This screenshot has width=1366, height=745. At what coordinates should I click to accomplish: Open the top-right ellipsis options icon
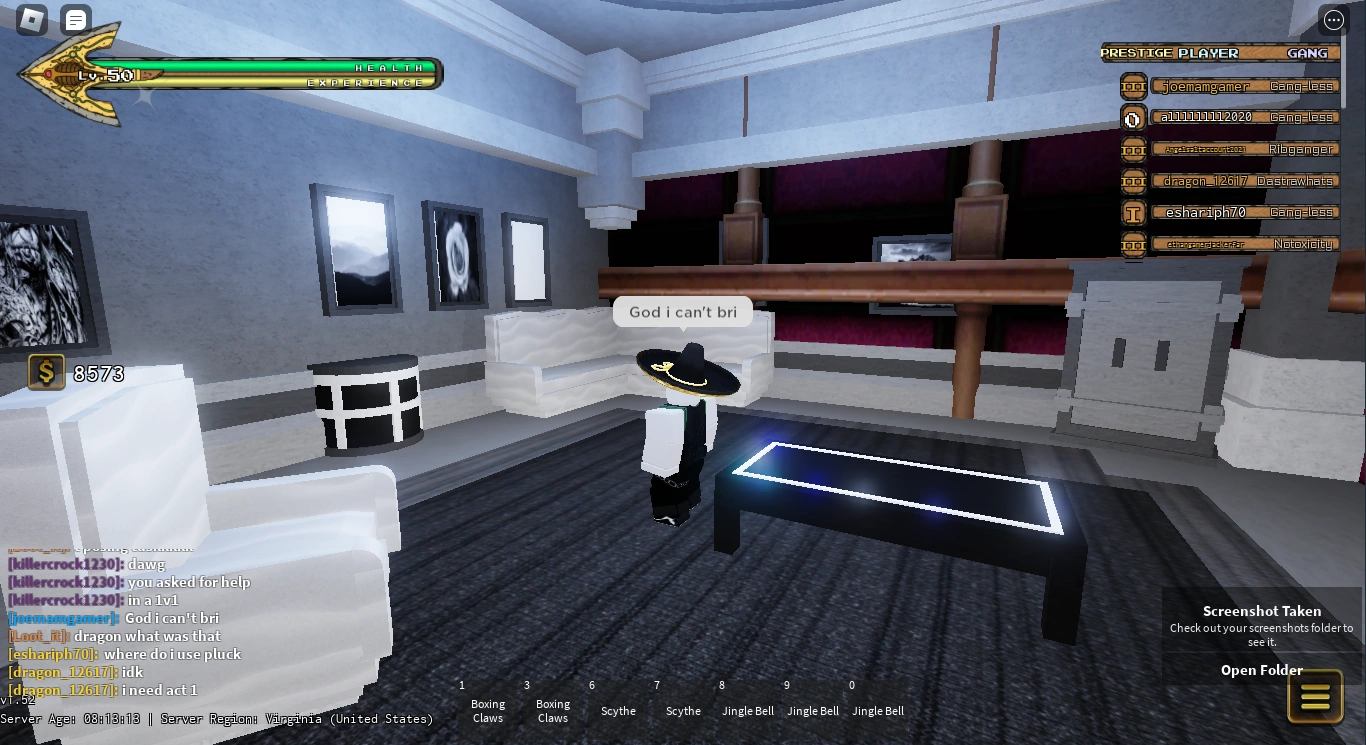(1333, 19)
